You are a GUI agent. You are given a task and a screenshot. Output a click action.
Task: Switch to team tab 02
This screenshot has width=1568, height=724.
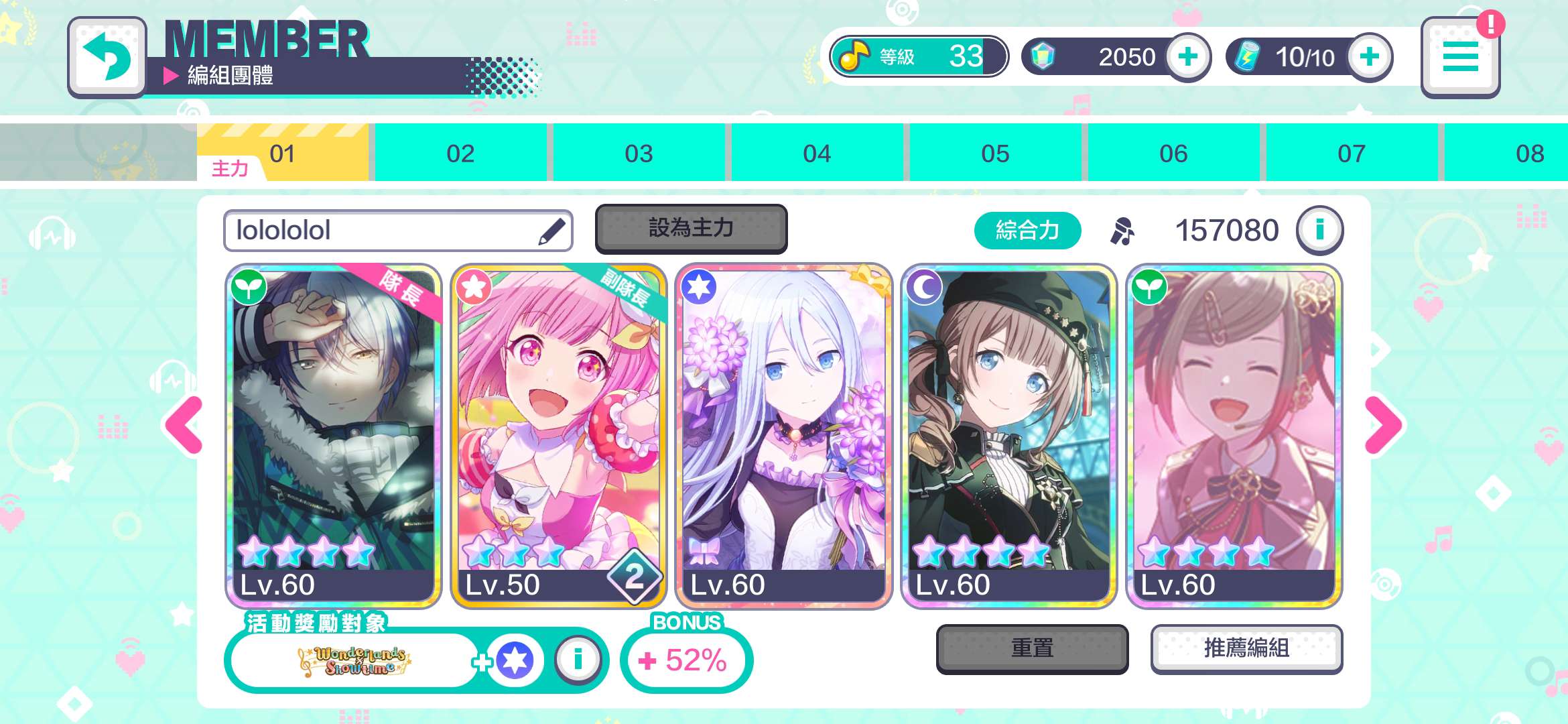(x=460, y=154)
